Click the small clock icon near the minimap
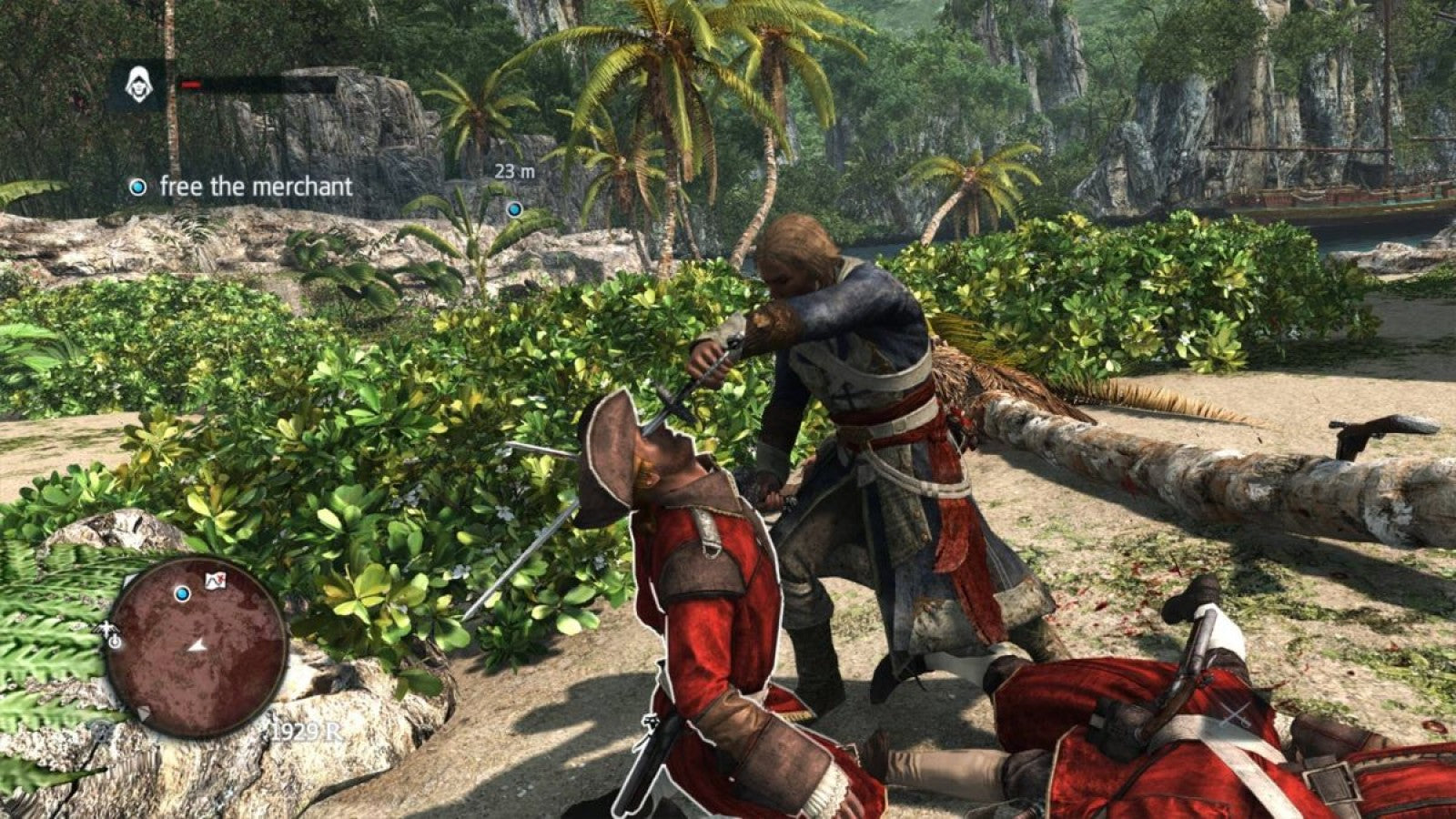The image size is (1456, 819). [114, 642]
